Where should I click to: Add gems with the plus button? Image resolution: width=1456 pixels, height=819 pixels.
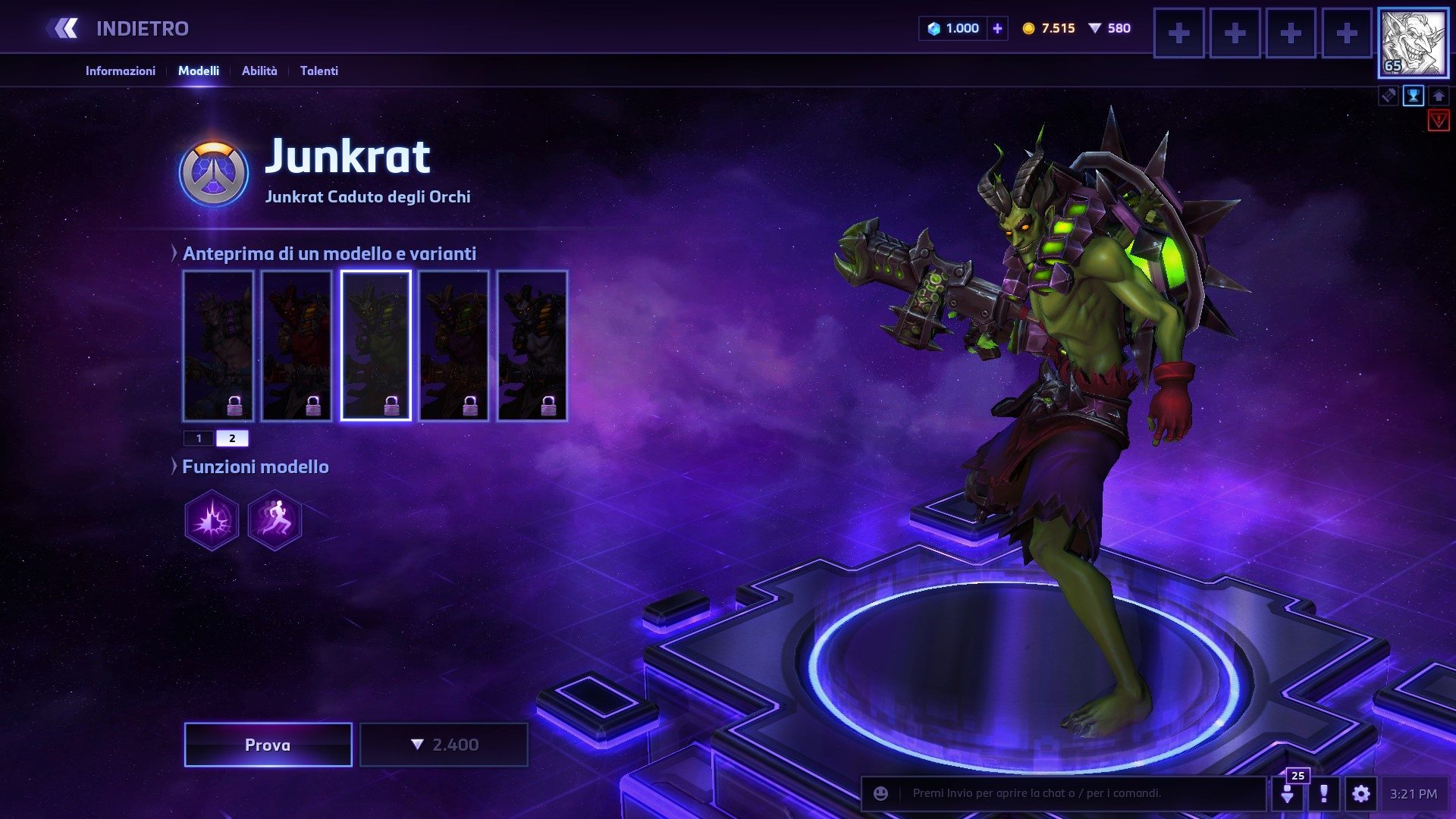[997, 29]
